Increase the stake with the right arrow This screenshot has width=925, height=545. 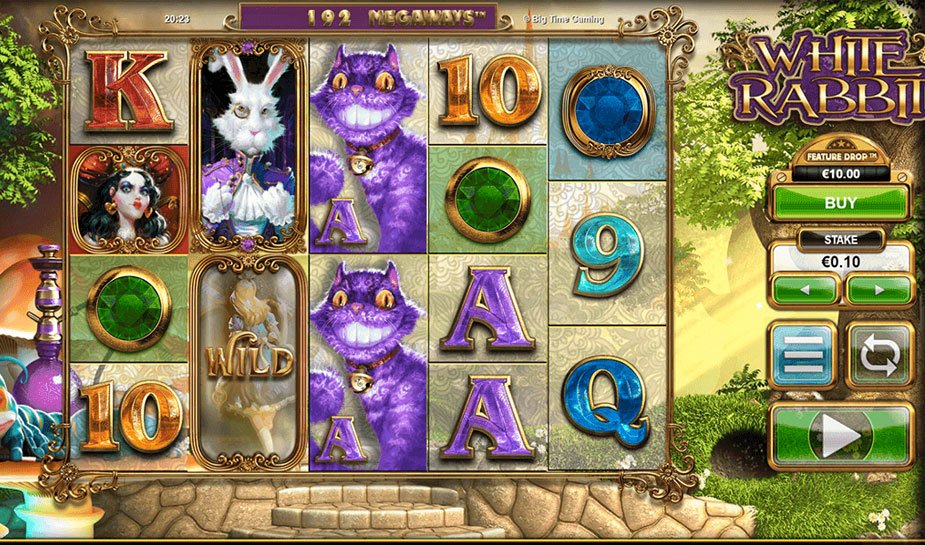tap(879, 290)
